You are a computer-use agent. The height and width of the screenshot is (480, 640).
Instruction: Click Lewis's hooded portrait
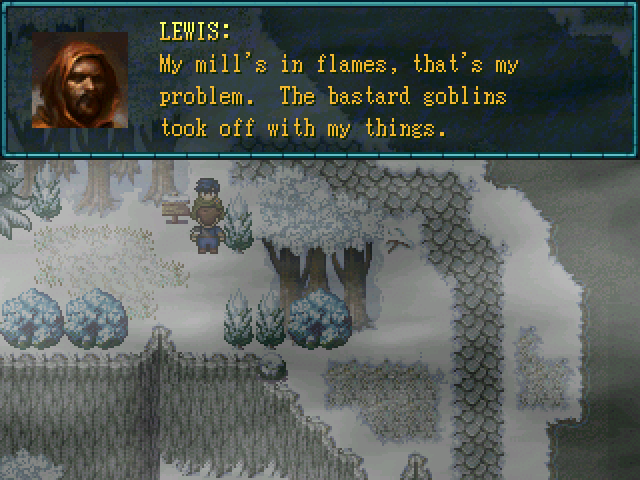[80, 80]
